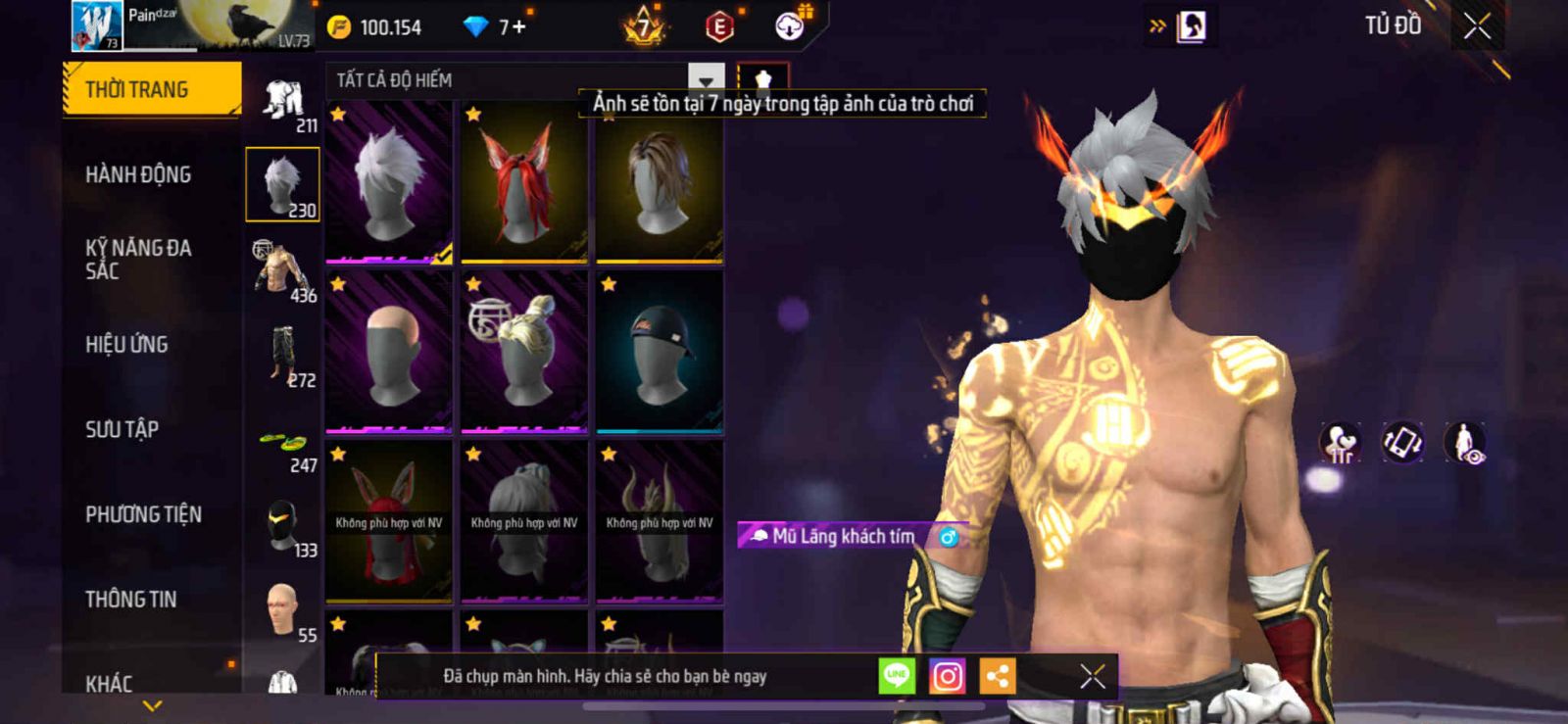
Task: Choose the shirtless torso category icon
Action: (282, 267)
